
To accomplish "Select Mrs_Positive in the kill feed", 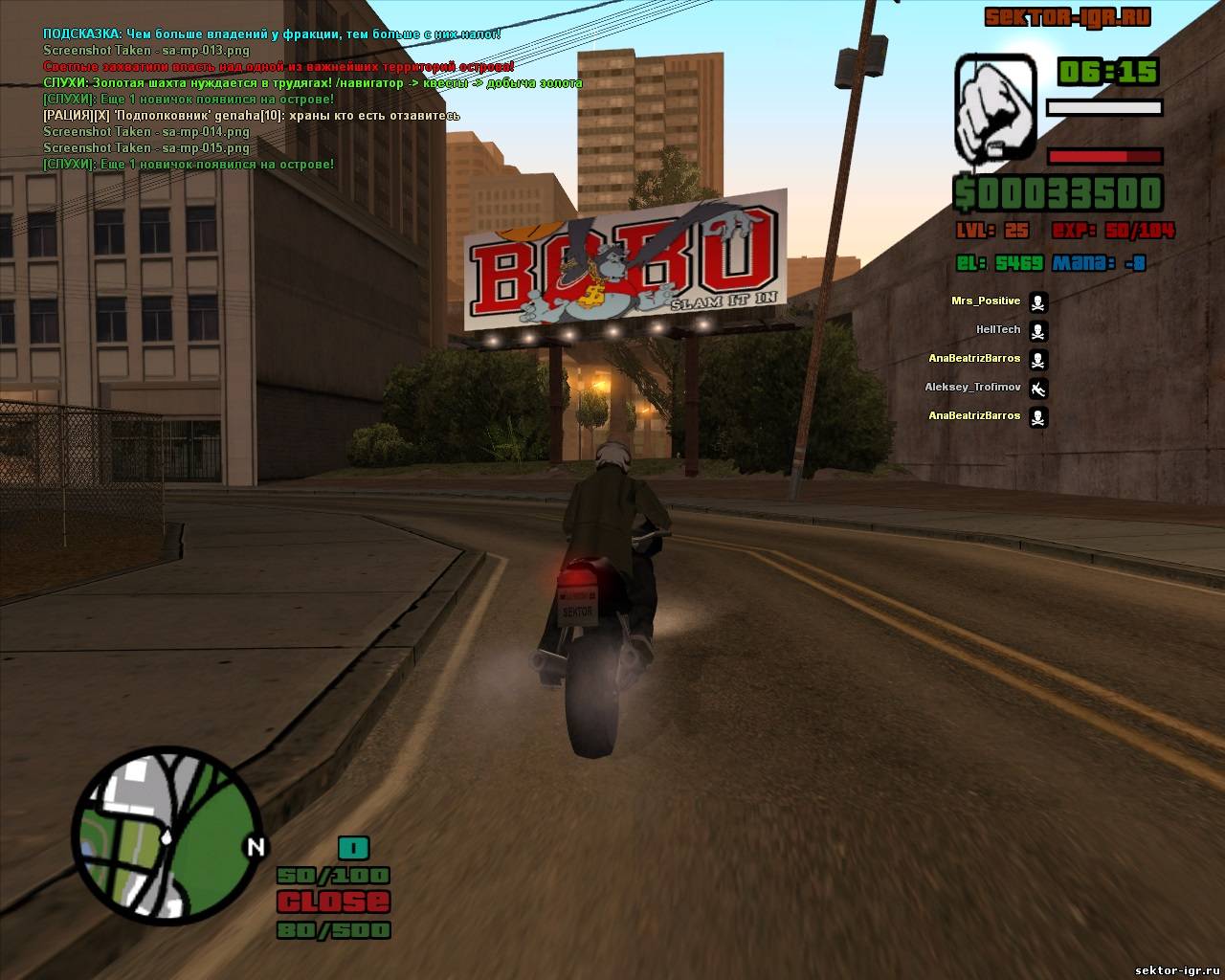I will click(x=986, y=301).
